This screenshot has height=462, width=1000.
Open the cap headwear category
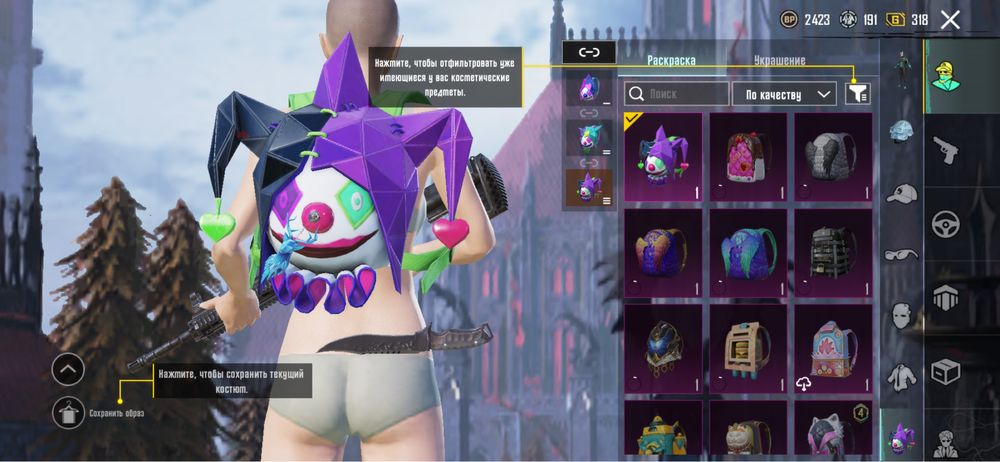(x=902, y=192)
